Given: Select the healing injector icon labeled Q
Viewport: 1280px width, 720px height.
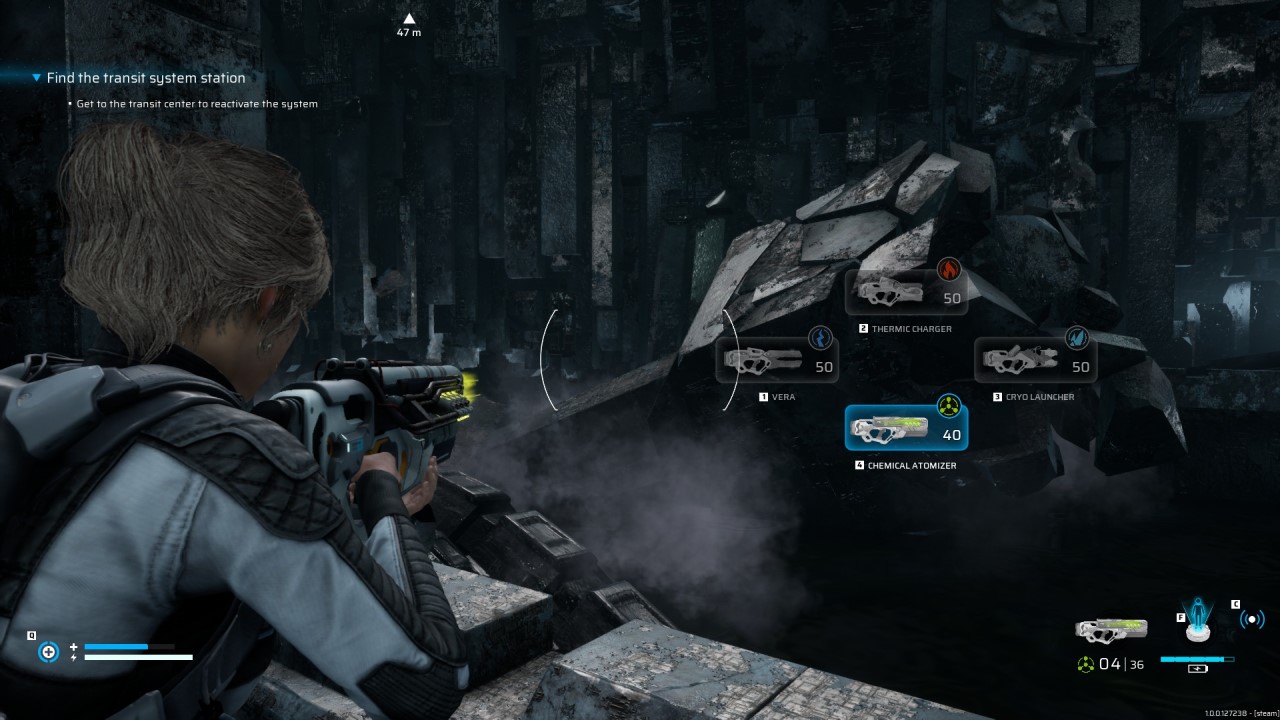Looking at the screenshot, I should click(x=48, y=651).
